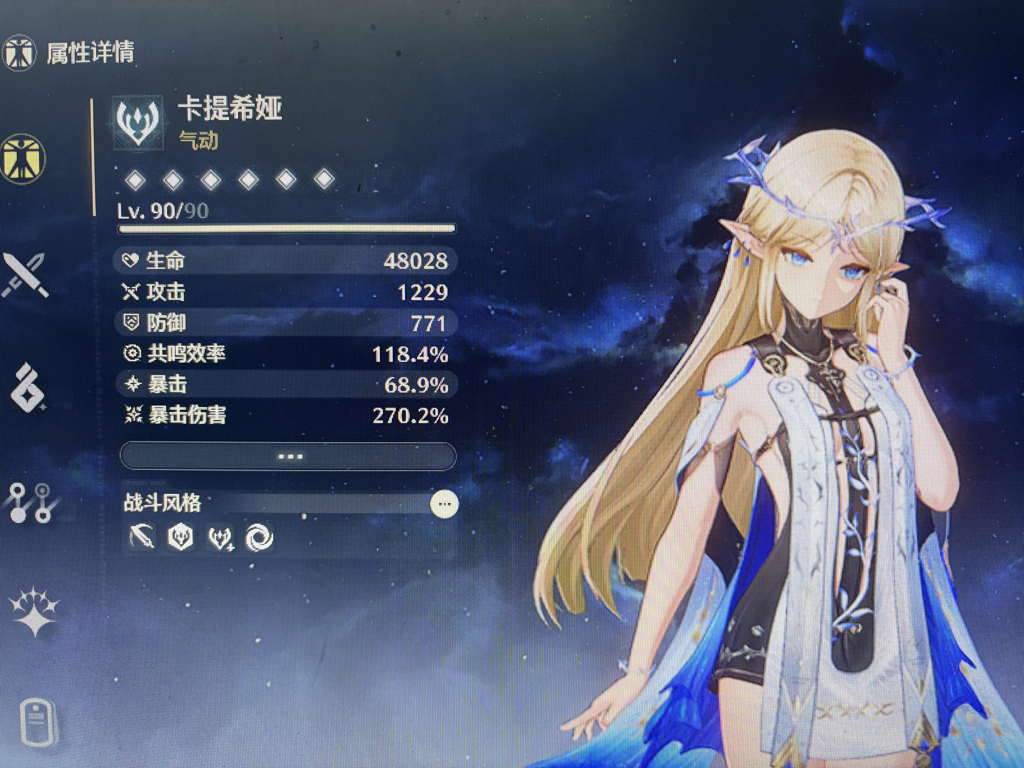Open the weapon tab with crossed swords

click(24, 274)
